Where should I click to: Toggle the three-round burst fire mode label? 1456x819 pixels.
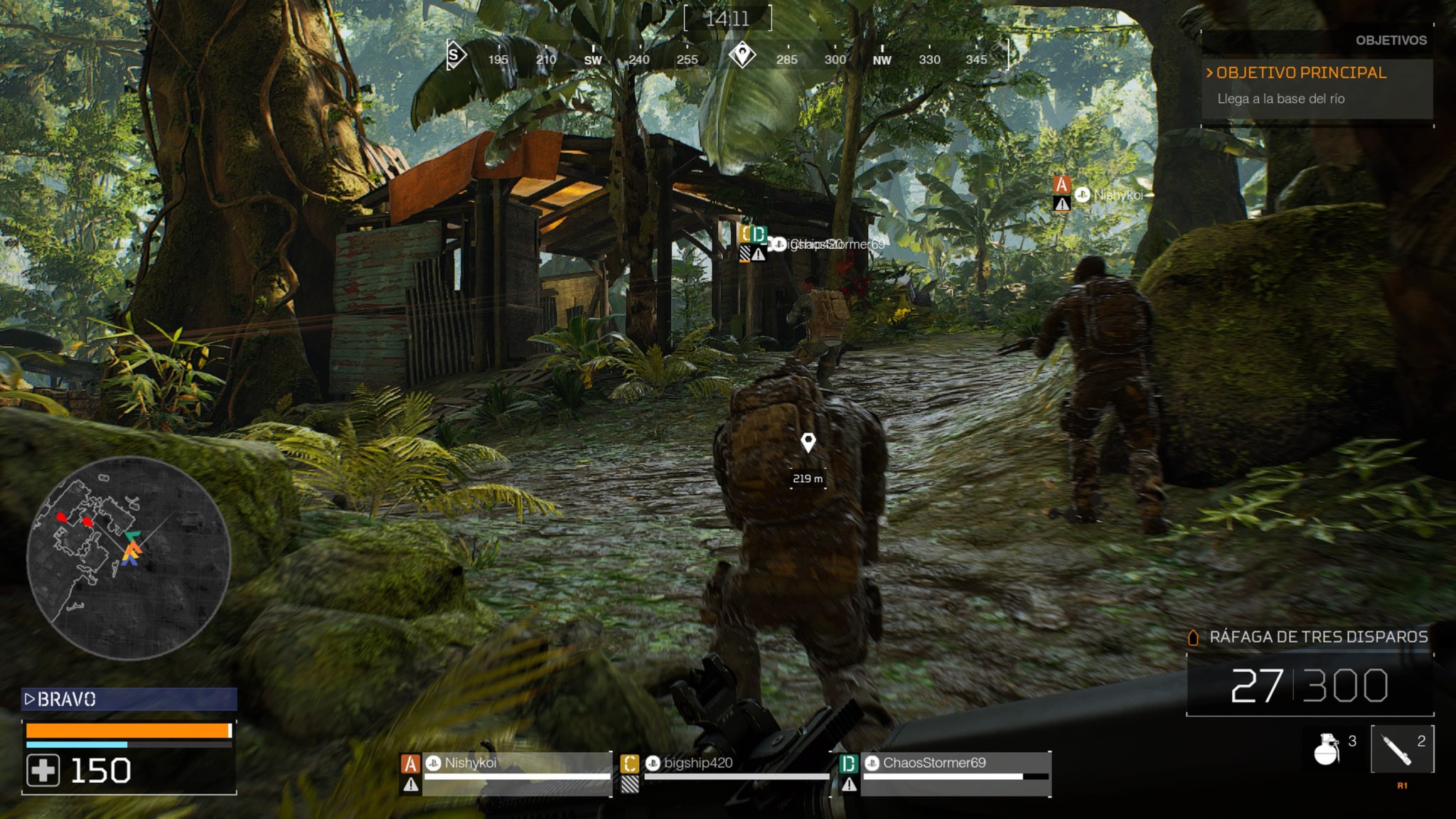[x=1318, y=637]
